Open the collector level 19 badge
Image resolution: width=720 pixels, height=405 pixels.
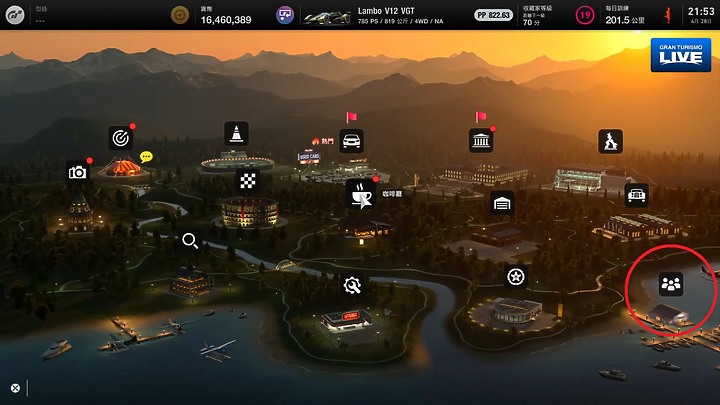584,15
